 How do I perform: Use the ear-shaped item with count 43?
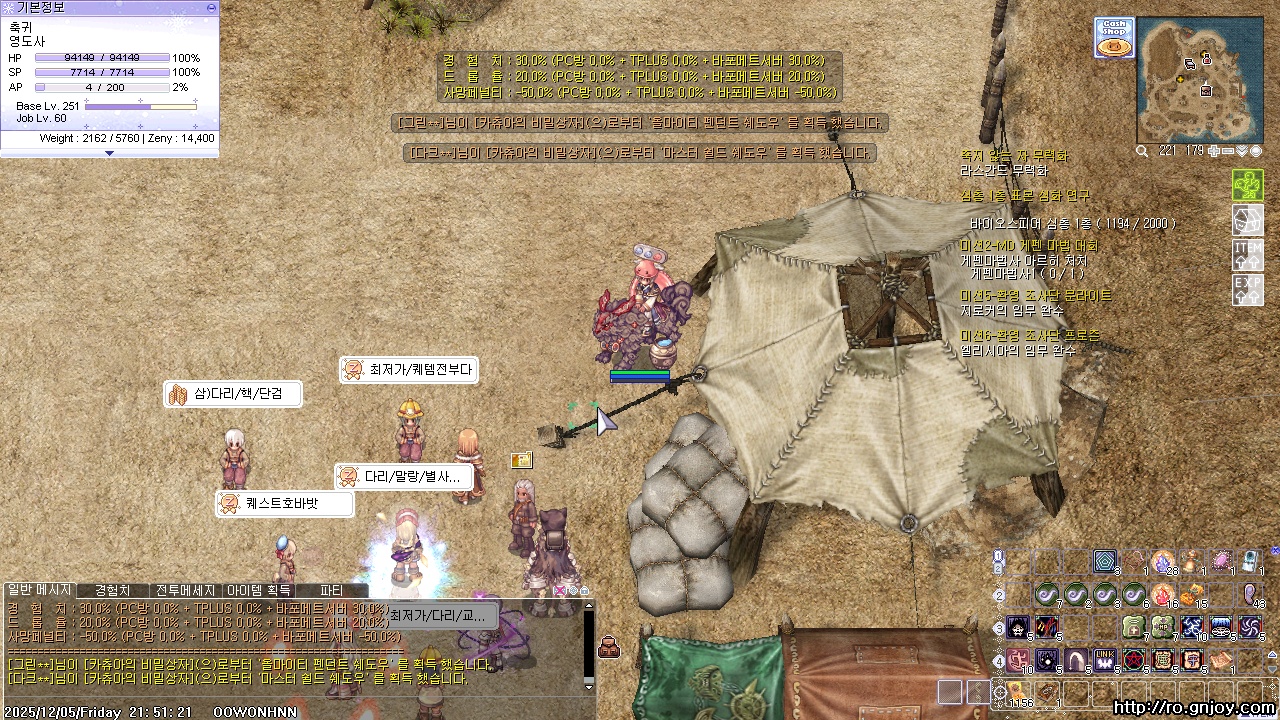coord(1251,595)
